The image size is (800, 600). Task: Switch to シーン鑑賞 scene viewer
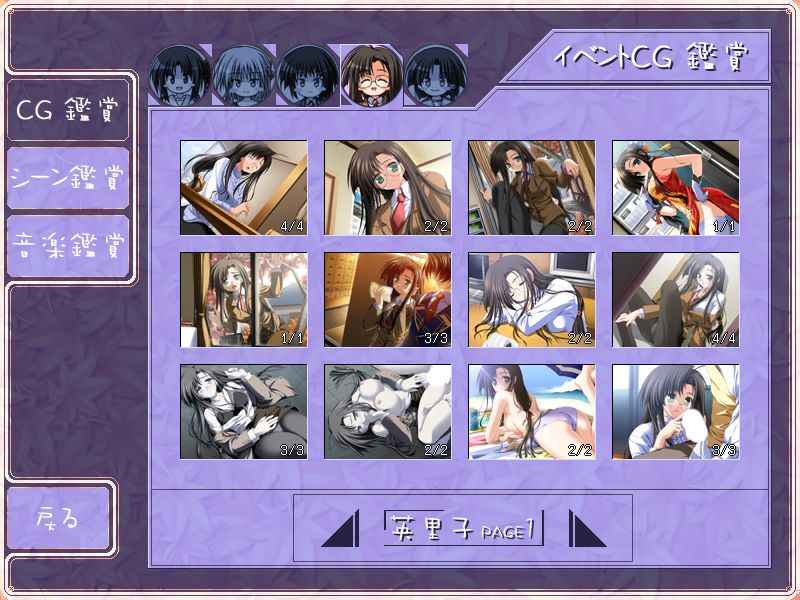[x=67, y=179]
